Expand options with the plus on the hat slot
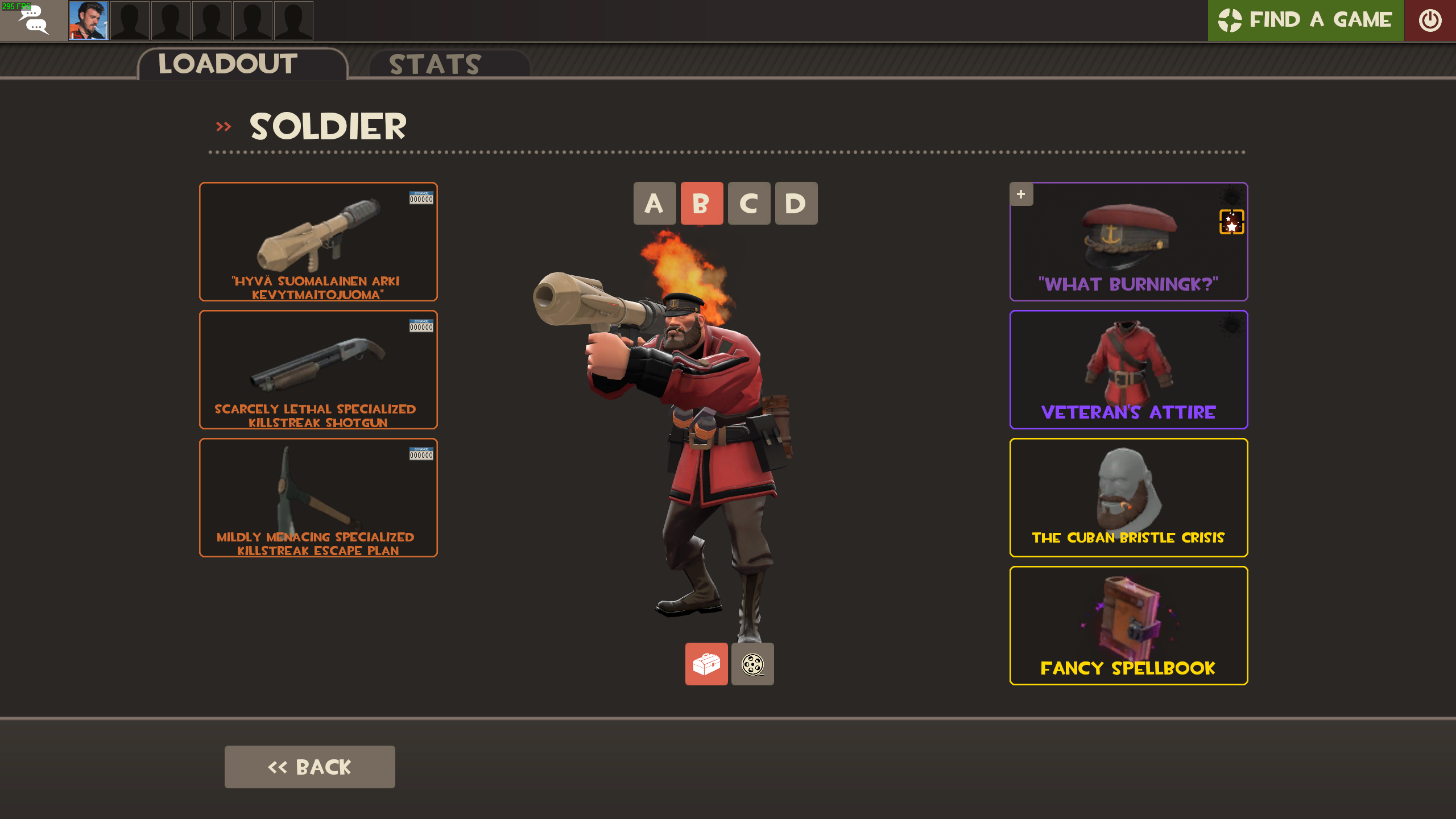This screenshot has width=1456, height=819. [x=1021, y=194]
